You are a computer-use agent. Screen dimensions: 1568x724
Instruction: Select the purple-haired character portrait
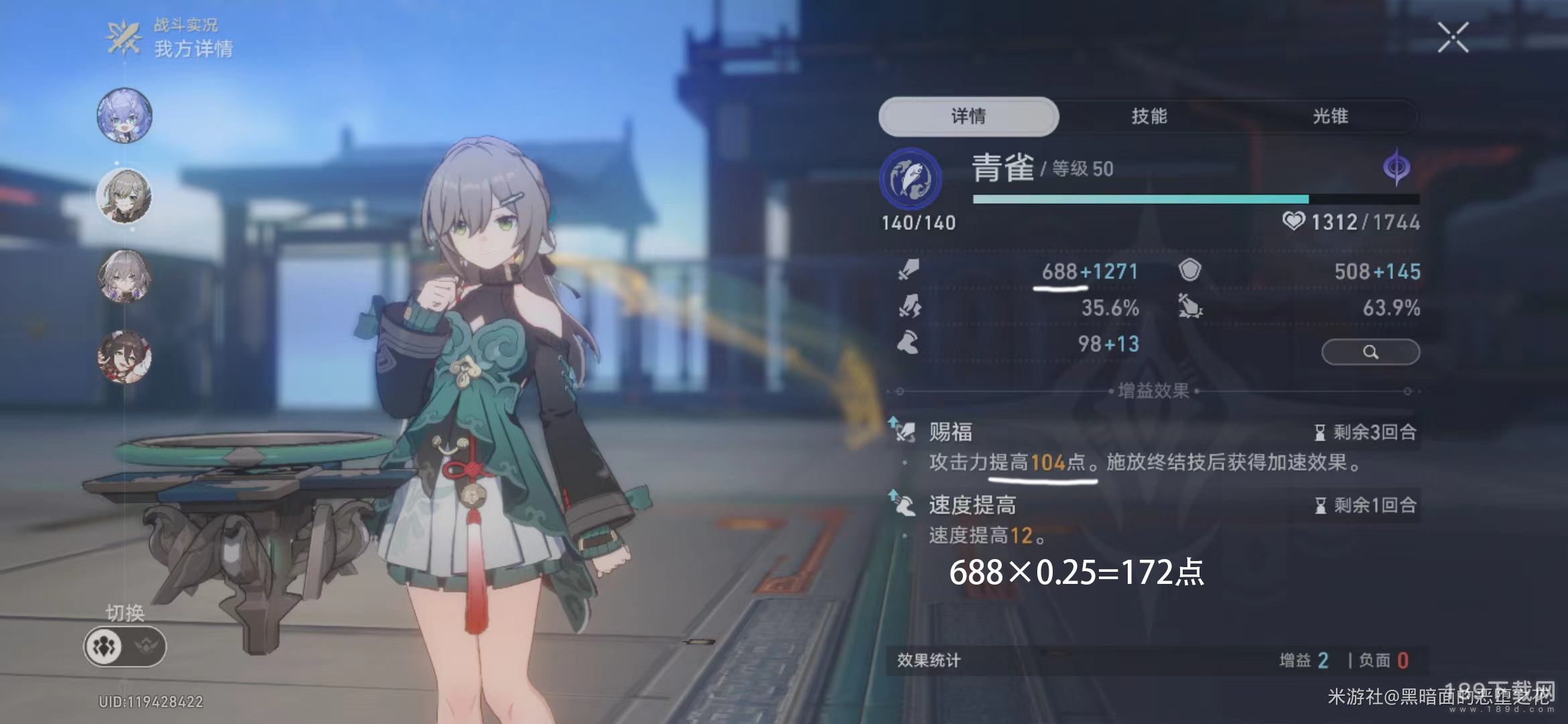(x=125, y=115)
